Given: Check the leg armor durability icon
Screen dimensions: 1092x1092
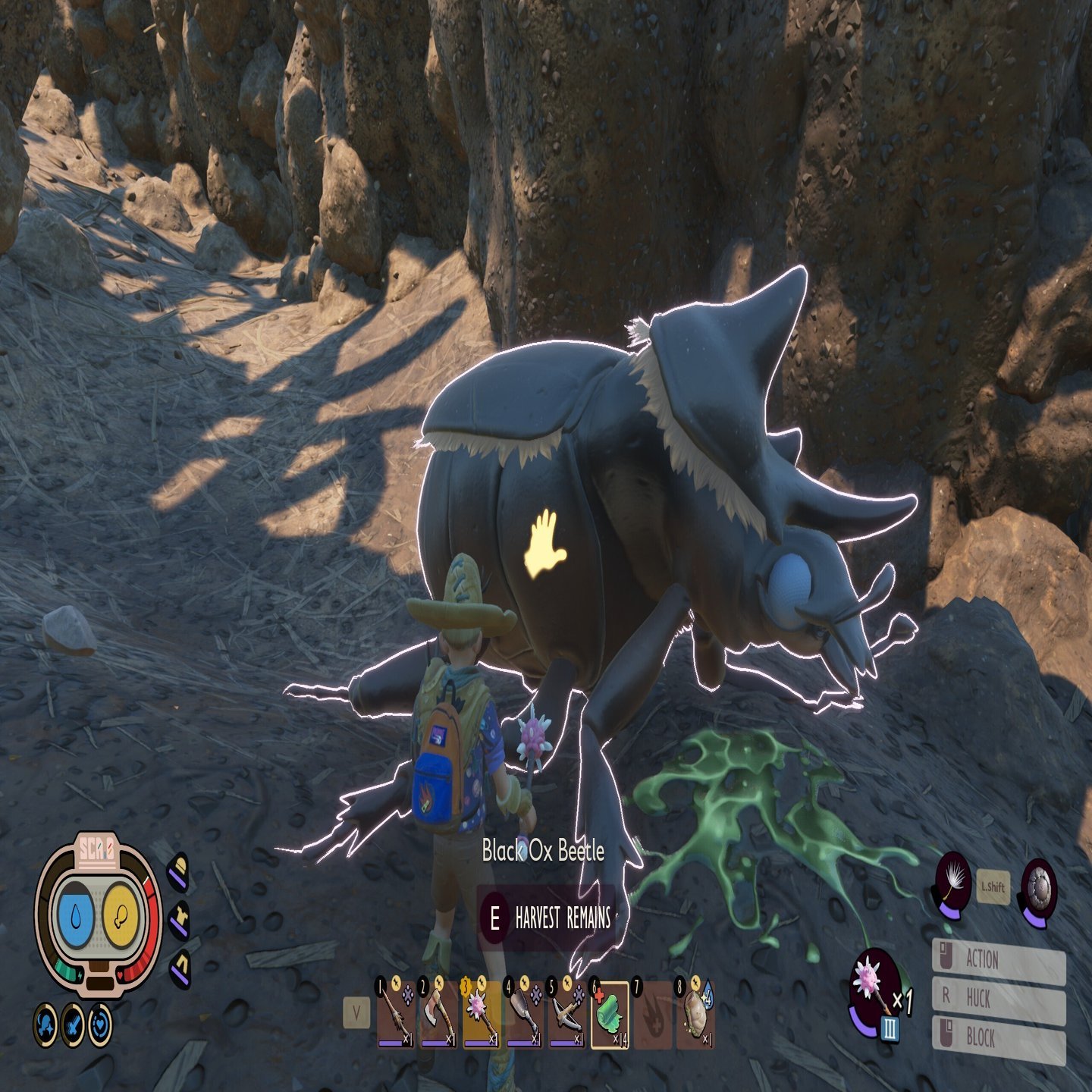Looking at the screenshot, I should click(x=180, y=968).
